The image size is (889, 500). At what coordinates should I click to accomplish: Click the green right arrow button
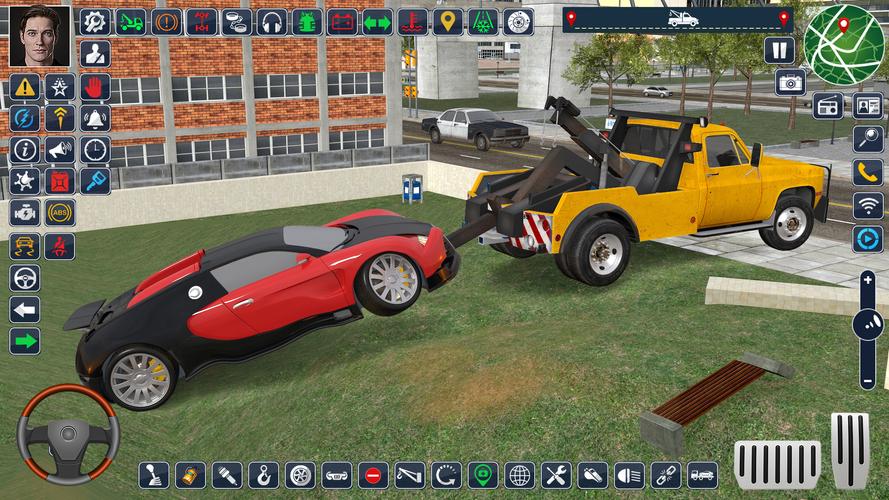[x=25, y=341]
